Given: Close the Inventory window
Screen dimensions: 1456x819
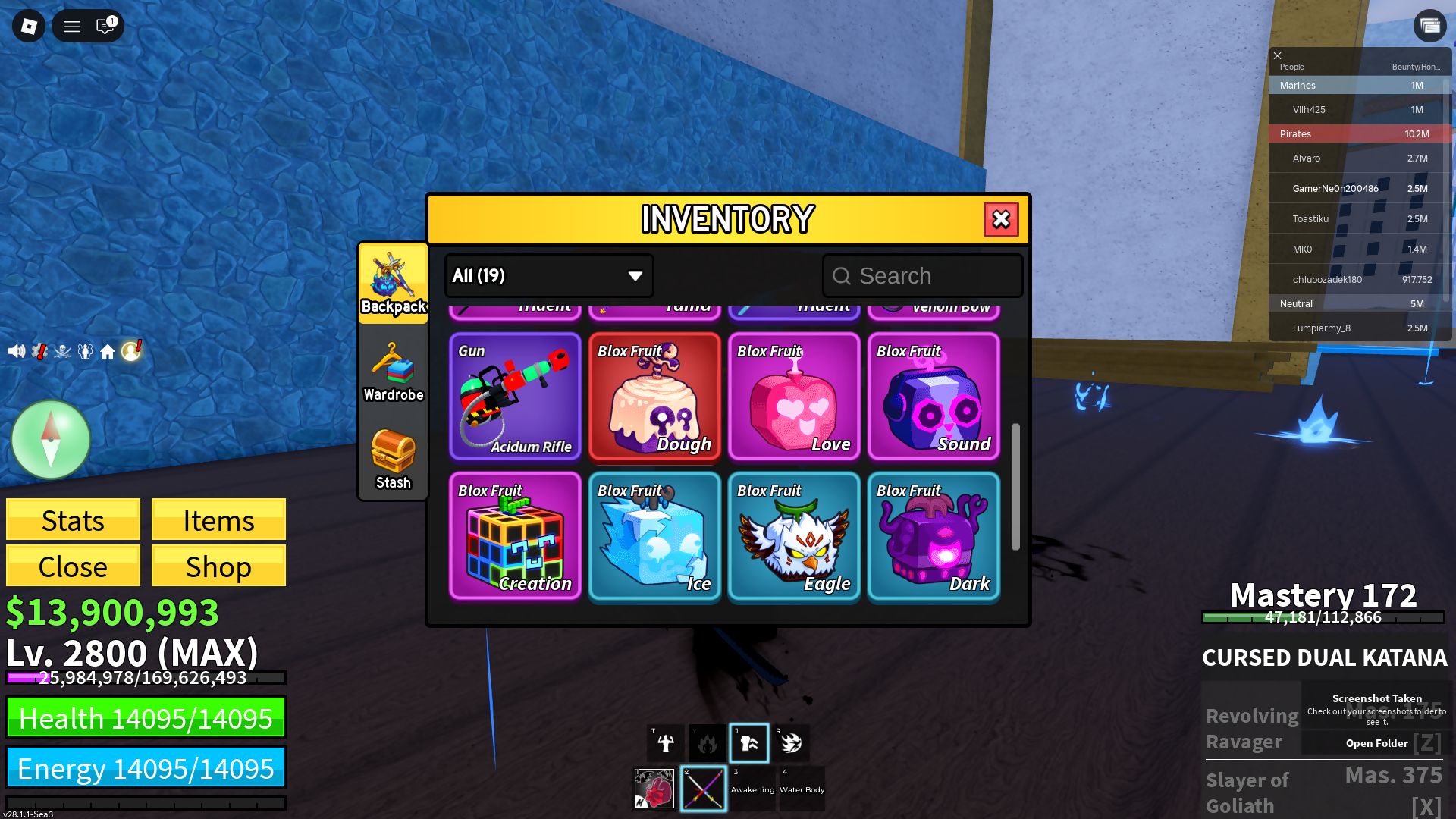Looking at the screenshot, I should (1001, 220).
